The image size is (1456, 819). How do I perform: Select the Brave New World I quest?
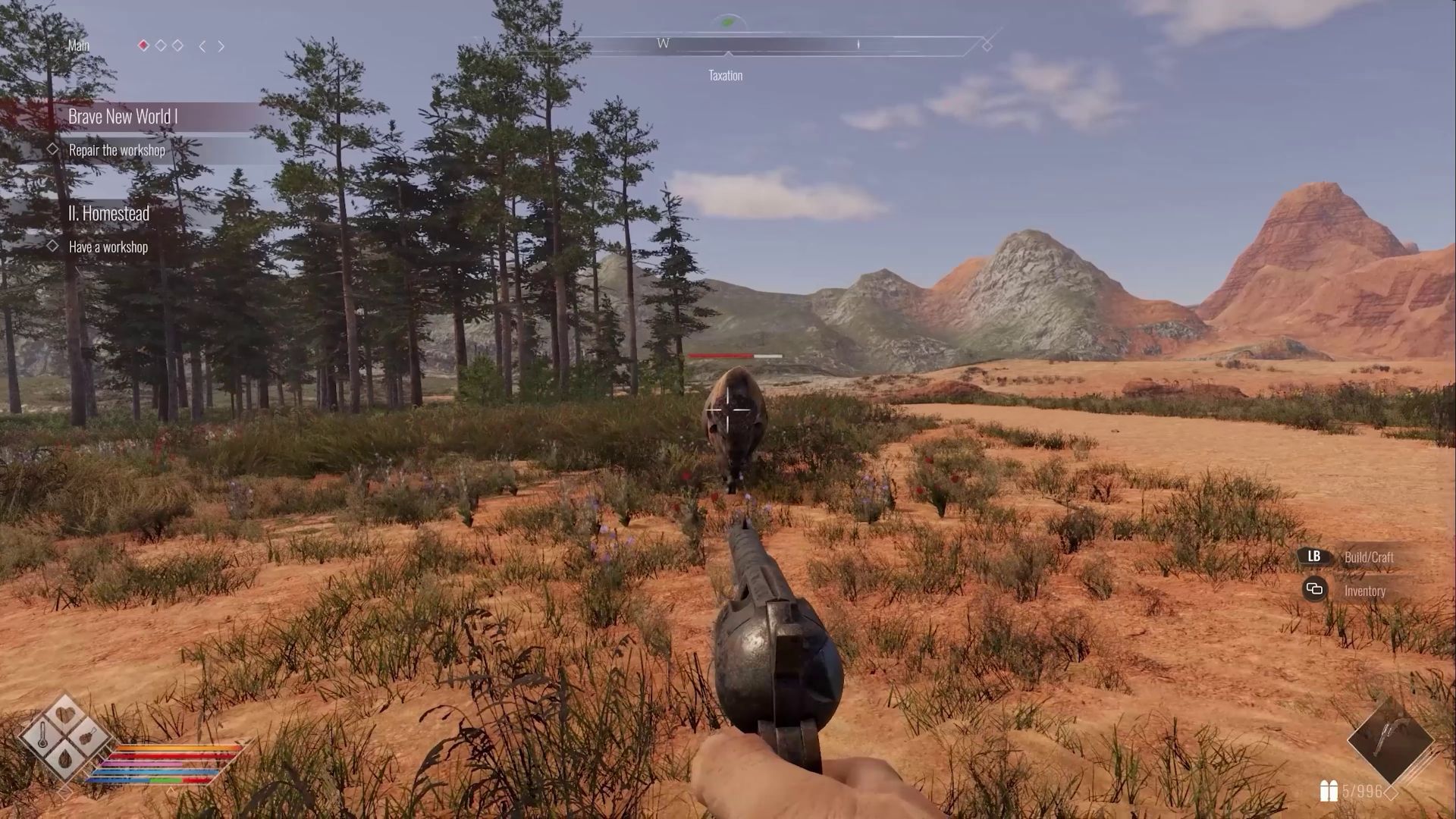click(x=123, y=117)
